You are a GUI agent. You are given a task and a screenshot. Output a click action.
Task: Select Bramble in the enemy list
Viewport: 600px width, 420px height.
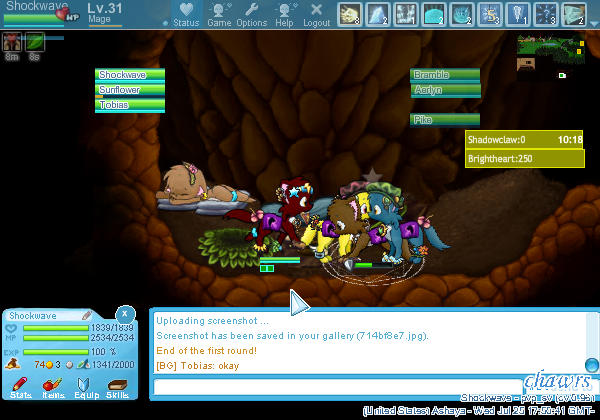pyautogui.click(x=446, y=75)
